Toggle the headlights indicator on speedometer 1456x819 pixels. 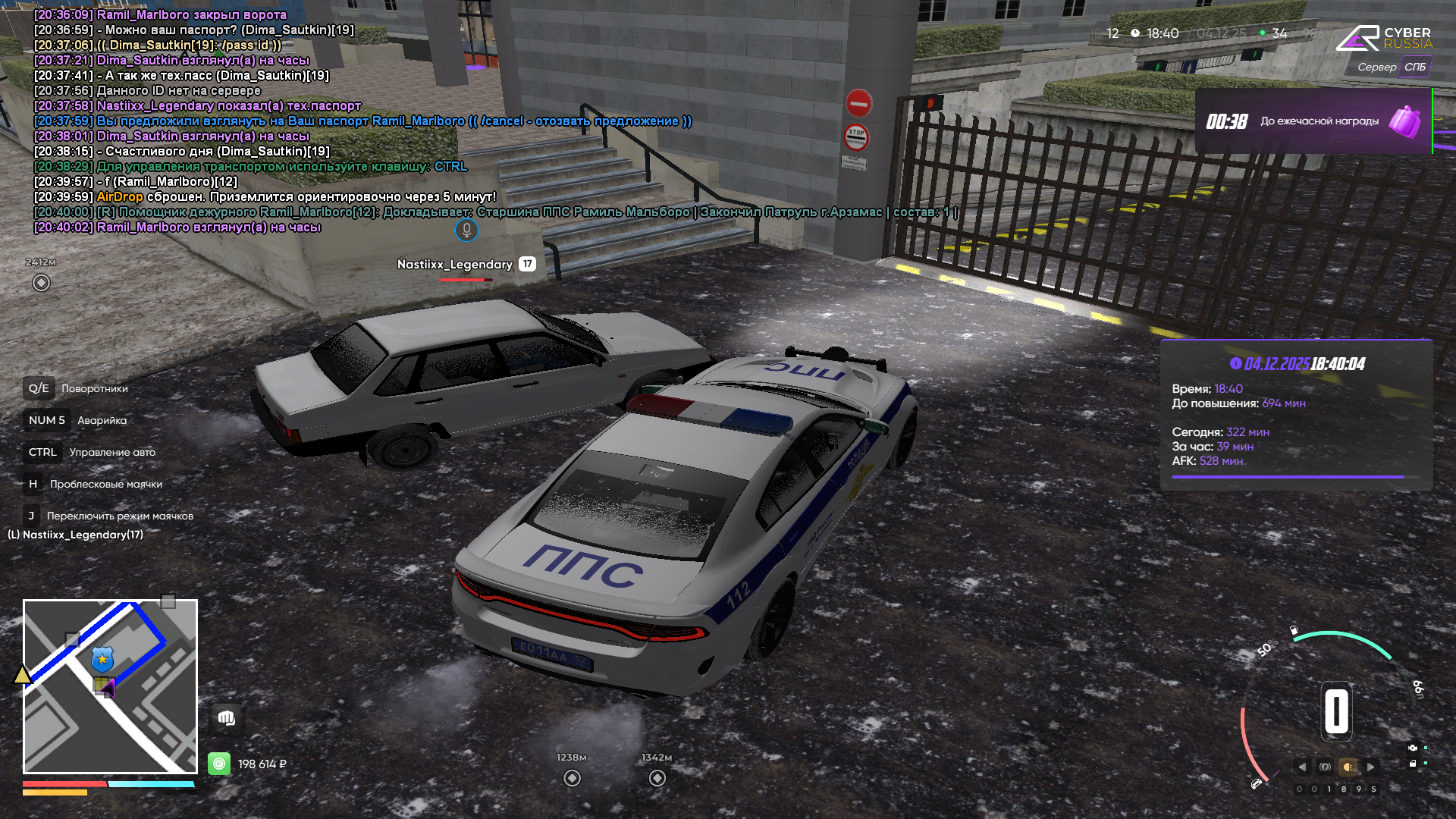[1348, 767]
